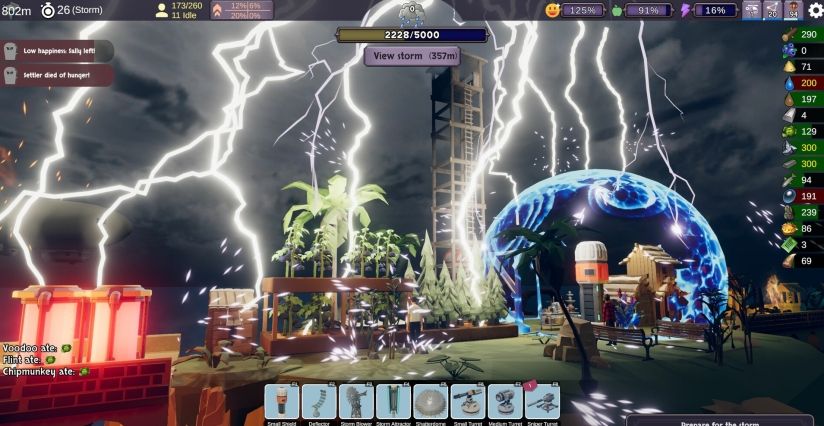Screen dimensions: 824x426
Task: Select the Small Shield build slot
Action: 282,402
